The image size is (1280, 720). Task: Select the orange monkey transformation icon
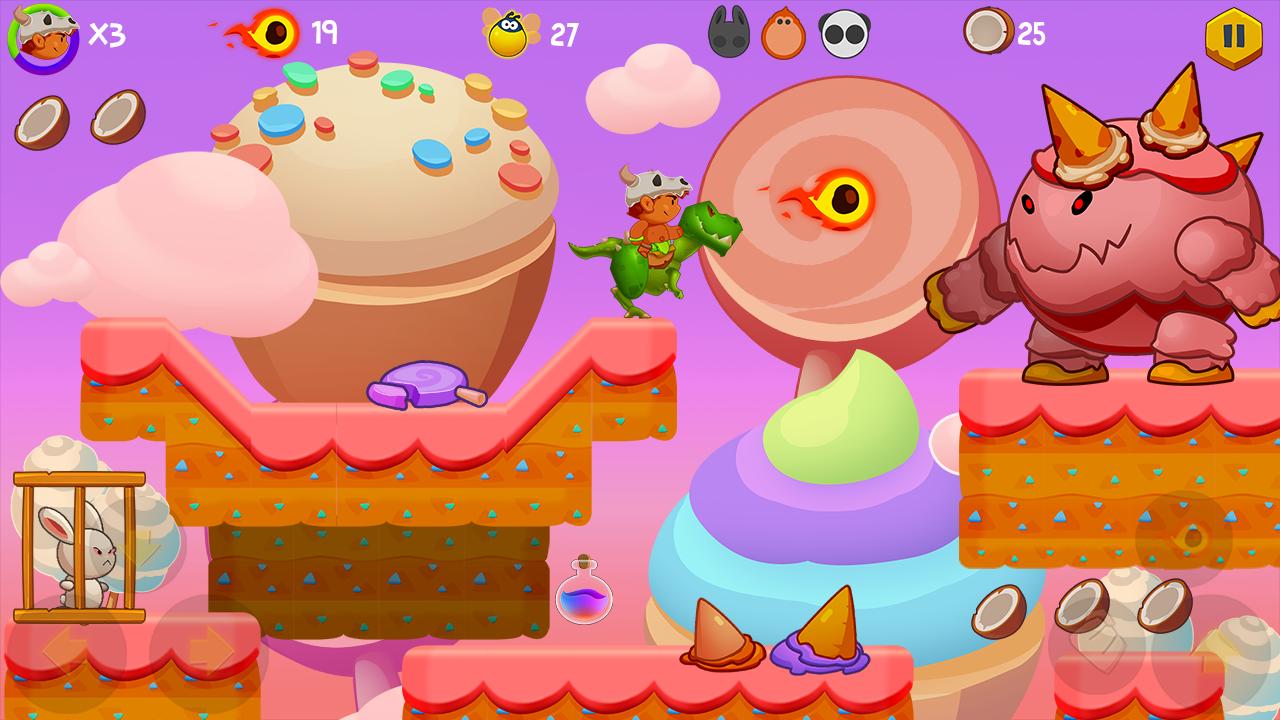tap(785, 33)
